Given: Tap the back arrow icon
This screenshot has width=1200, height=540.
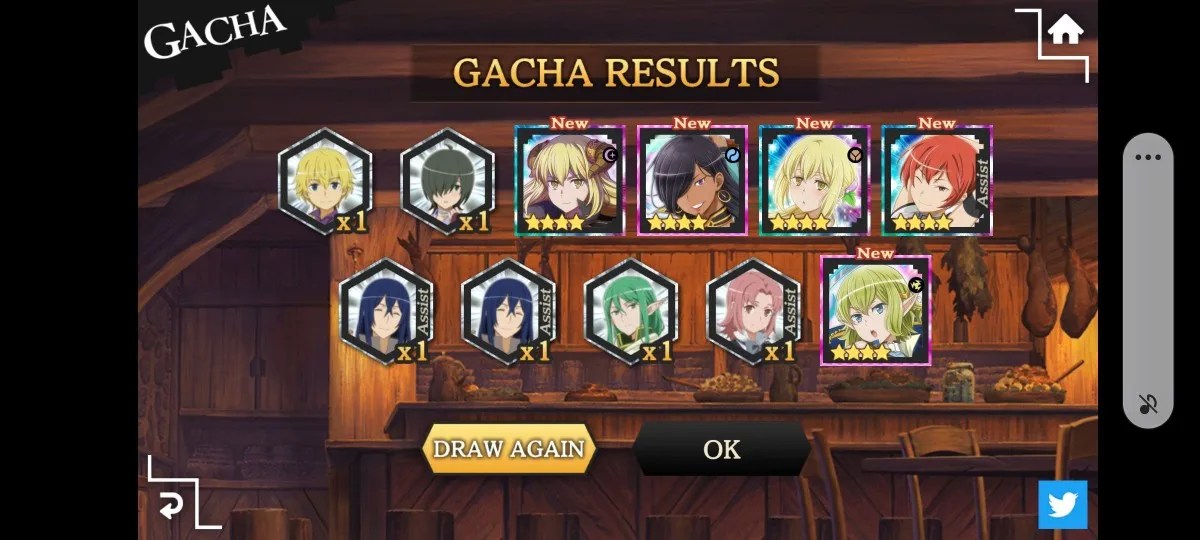Looking at the screenshot, I should tap(172, 506).
